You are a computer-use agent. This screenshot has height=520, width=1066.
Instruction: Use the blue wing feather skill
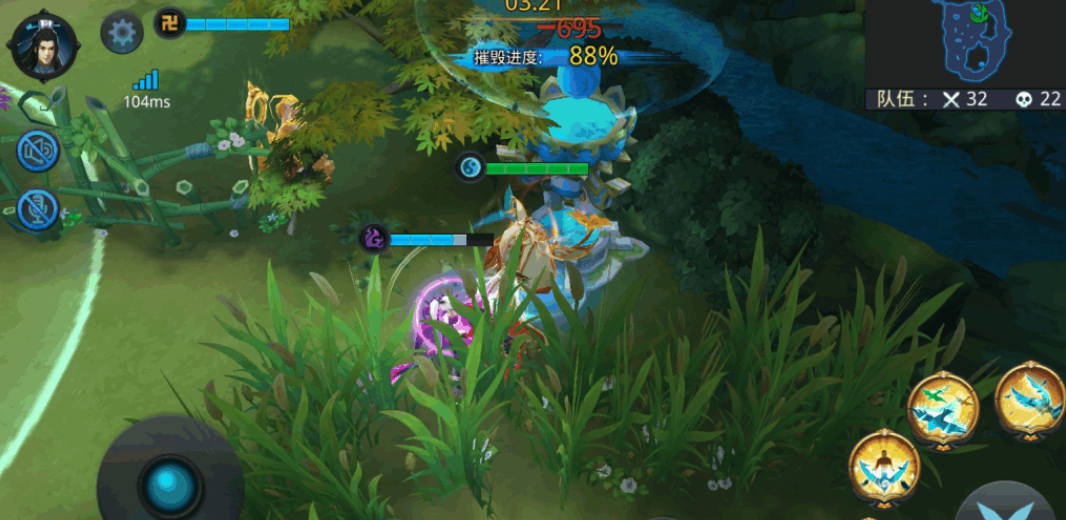[1031, 399]
